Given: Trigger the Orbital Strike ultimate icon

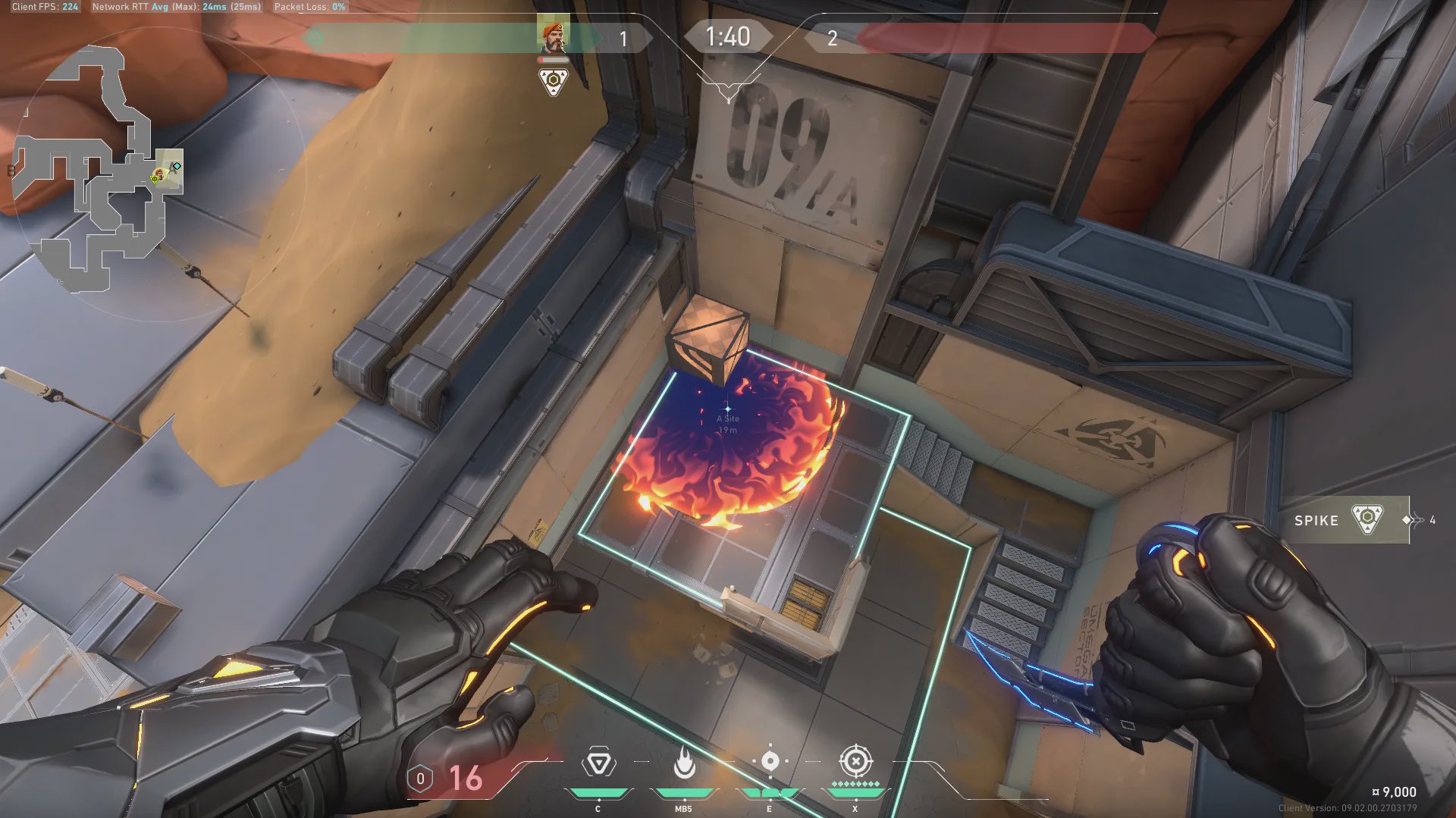Looking at the screenshot, I should pyautogui.click(x=855, y=761).
